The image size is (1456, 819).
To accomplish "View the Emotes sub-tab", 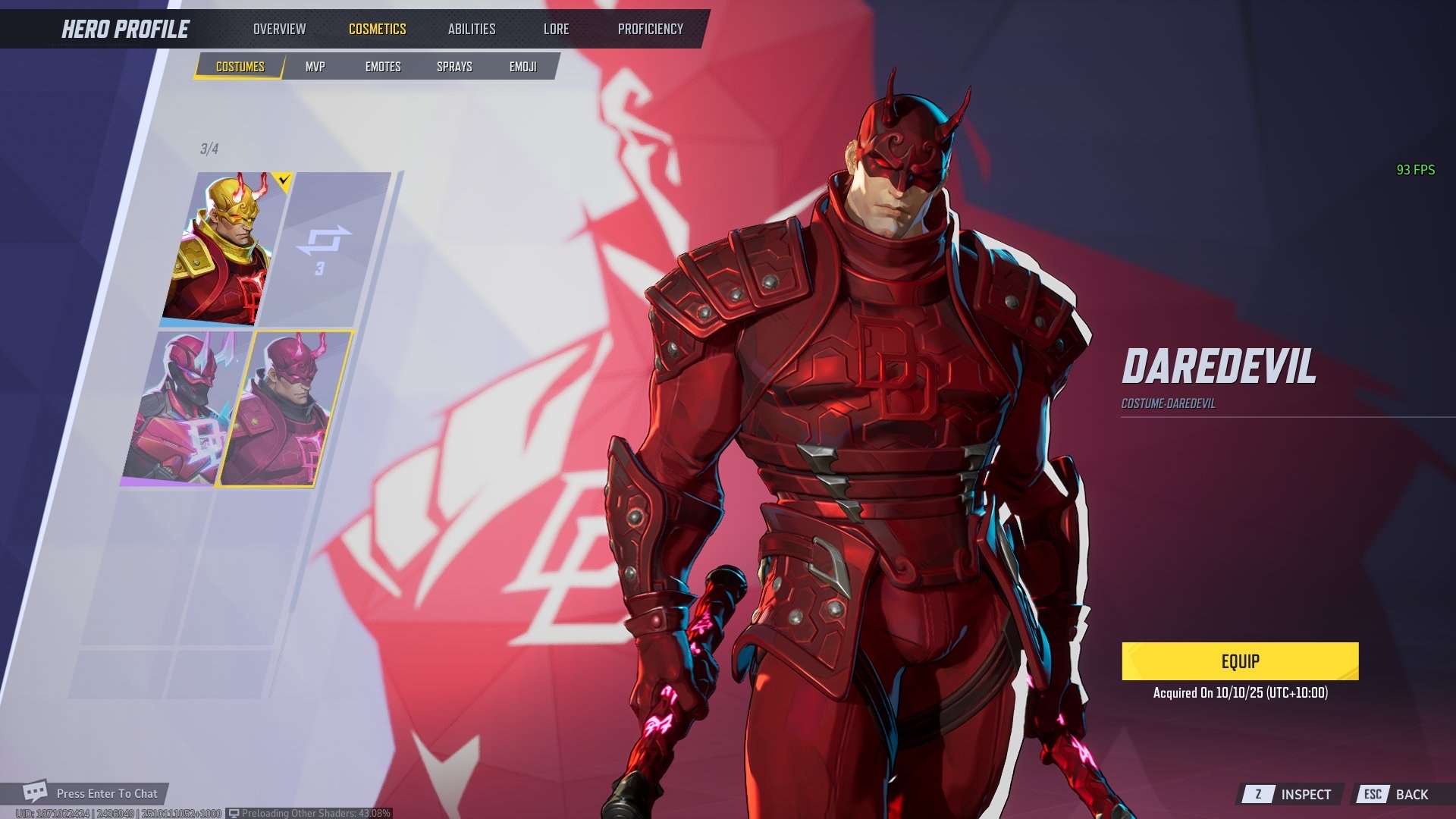I will click(x=383, y=67).
